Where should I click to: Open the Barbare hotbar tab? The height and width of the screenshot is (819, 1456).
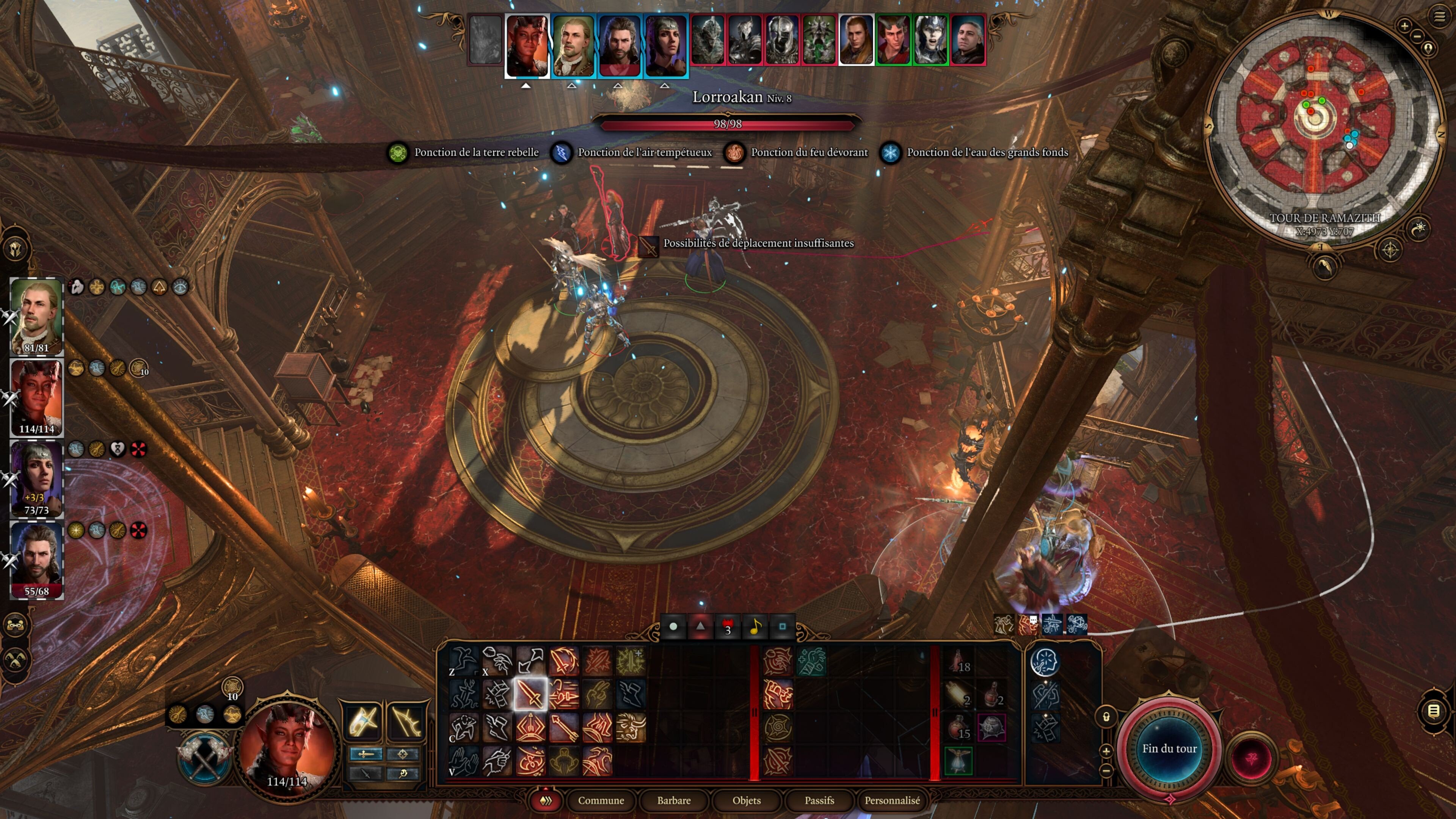tap(674, 800)
